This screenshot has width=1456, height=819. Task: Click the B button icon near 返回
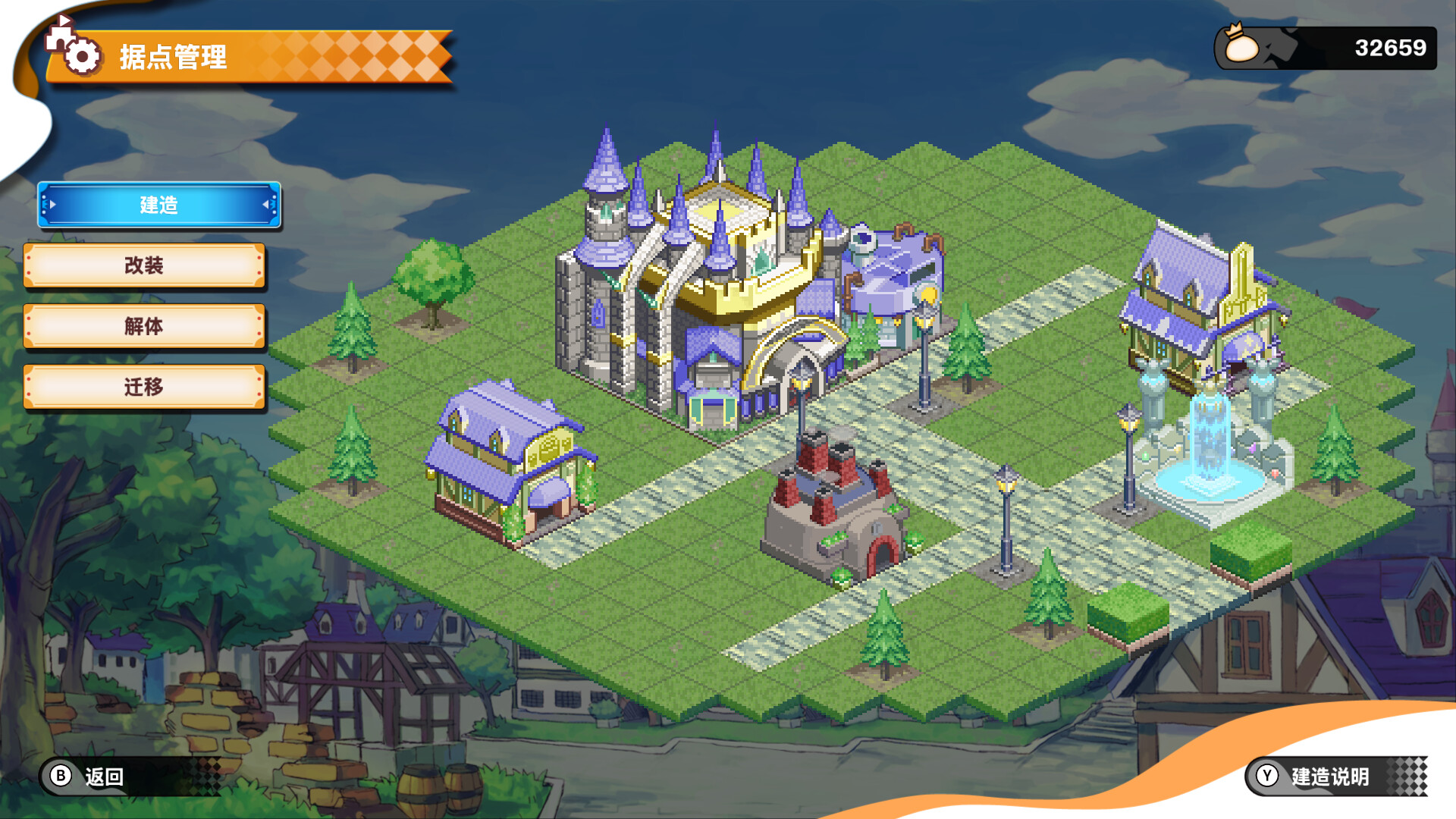[59, 777]
